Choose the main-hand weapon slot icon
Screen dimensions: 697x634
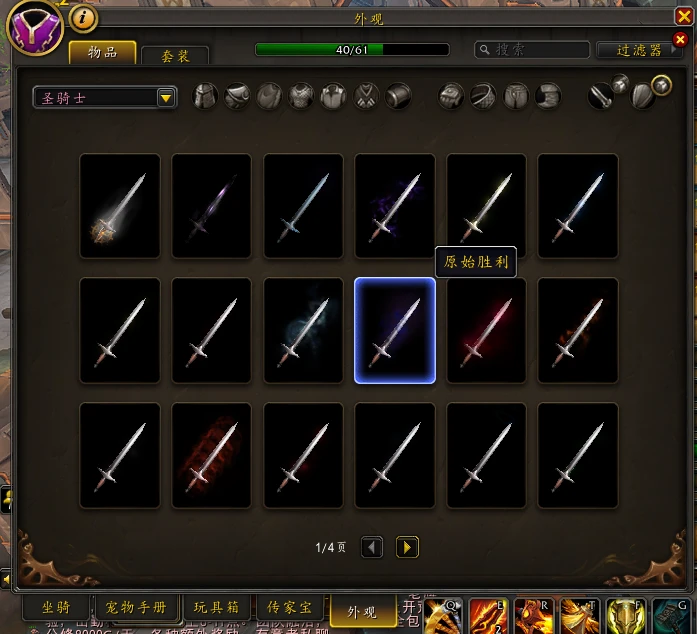point(600,96)
